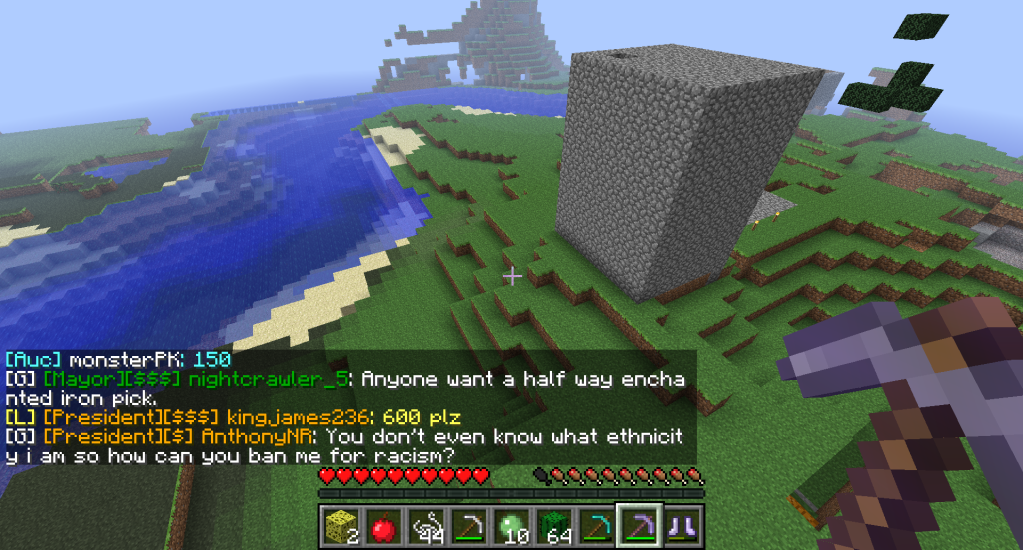Viewport: 1023px width, 550px height.
Task: Select the red apple hotbar slot
Action: [x=381, y=525]
